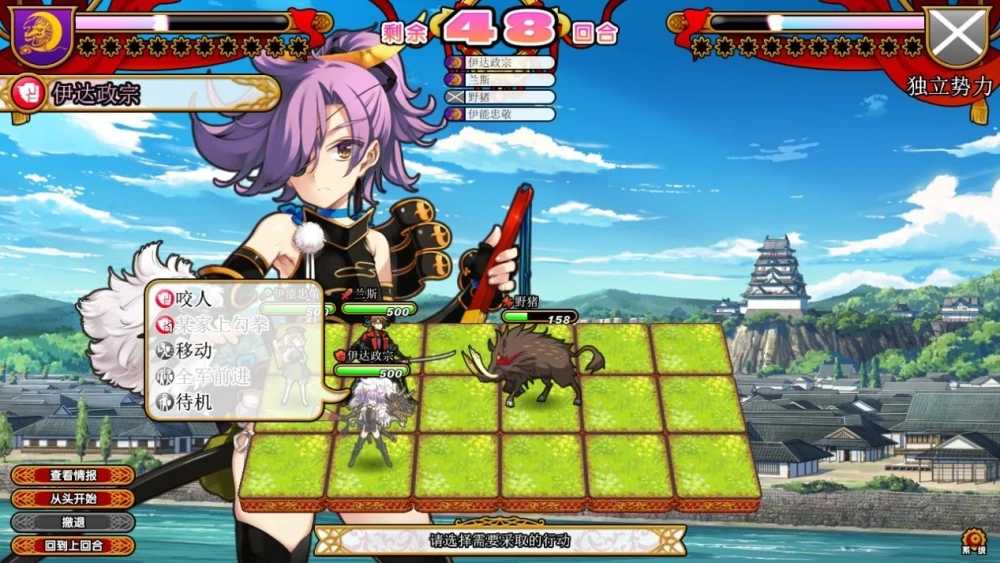This screenshot has width=1000, height=563.
Task: Open the 查看情报 info button
Action: tap(73, 475)
